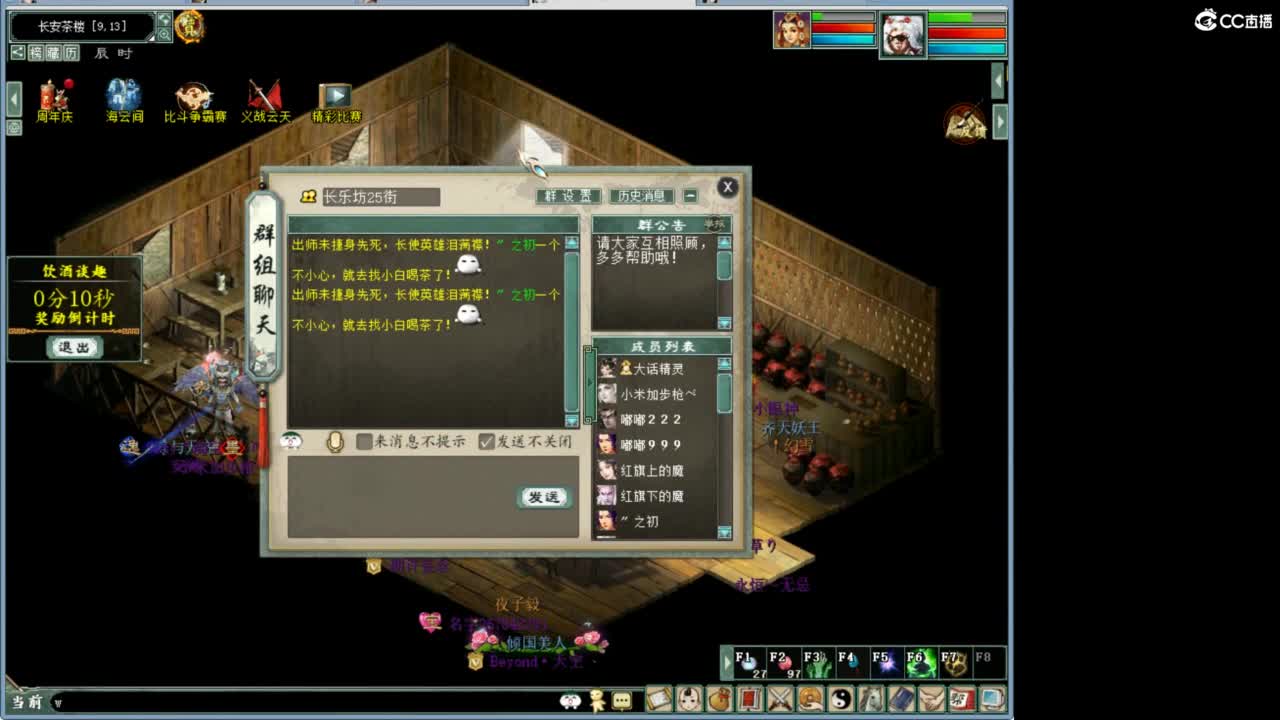Image resolution: width=1280 pixels, height=720 pixels.
Task: Open the emoji panda icon in chat
Action: click(x=290, y=443)
